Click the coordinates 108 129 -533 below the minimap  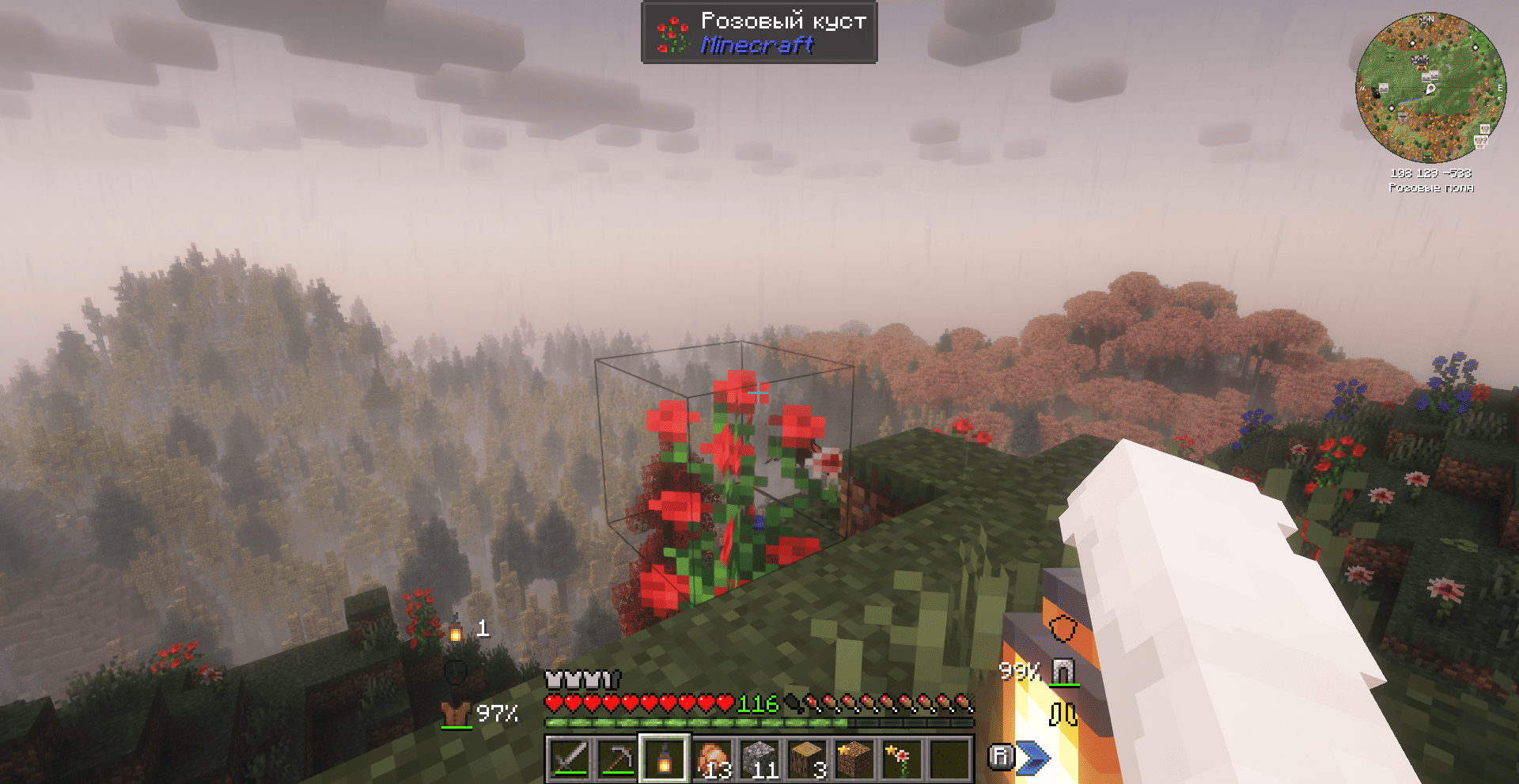point(1430,173)
